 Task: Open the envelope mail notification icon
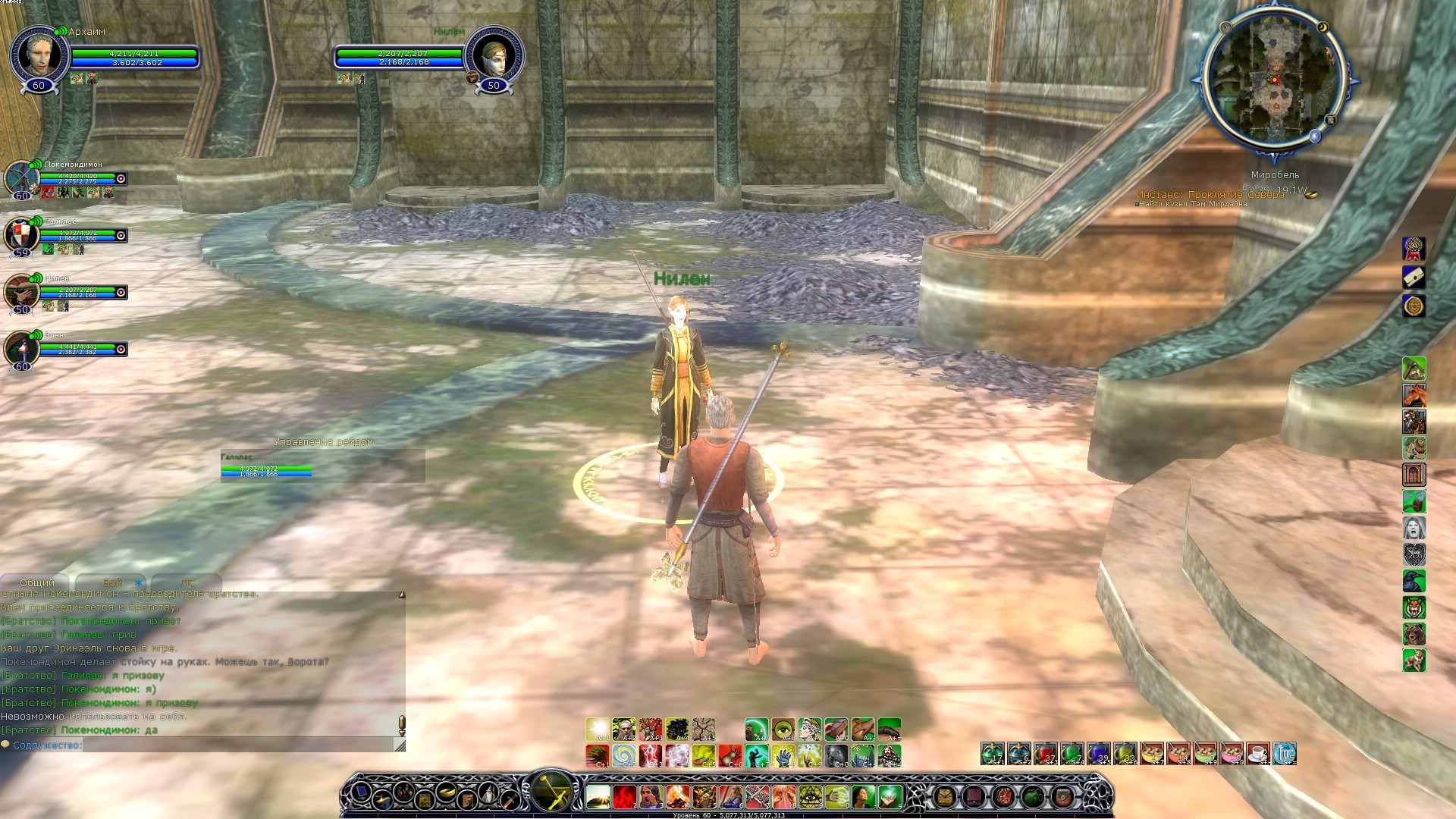click(x=1414, y=278)
